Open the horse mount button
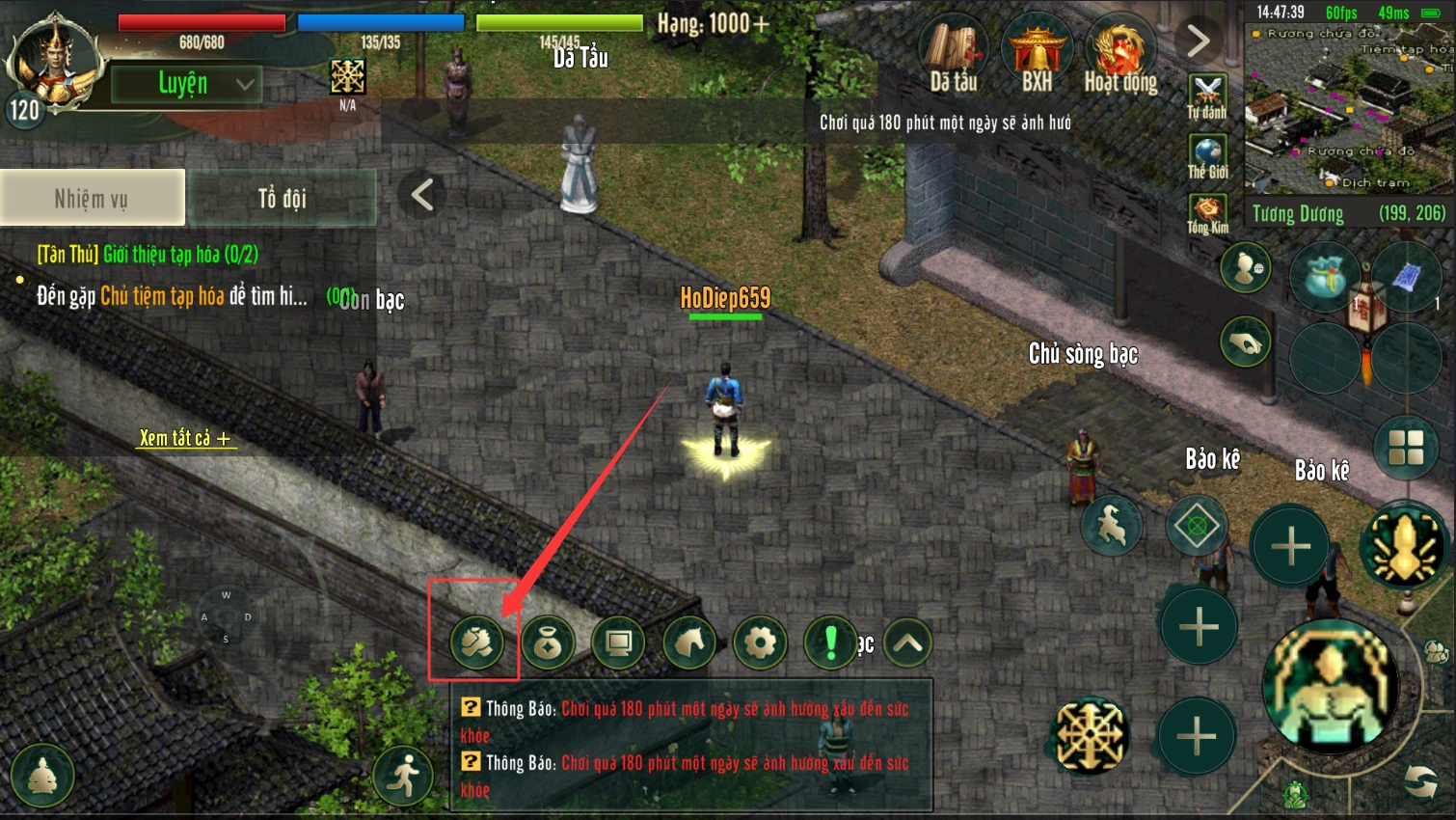Image resolution: width=1456 pixels, height=820 pixels. 689,642
